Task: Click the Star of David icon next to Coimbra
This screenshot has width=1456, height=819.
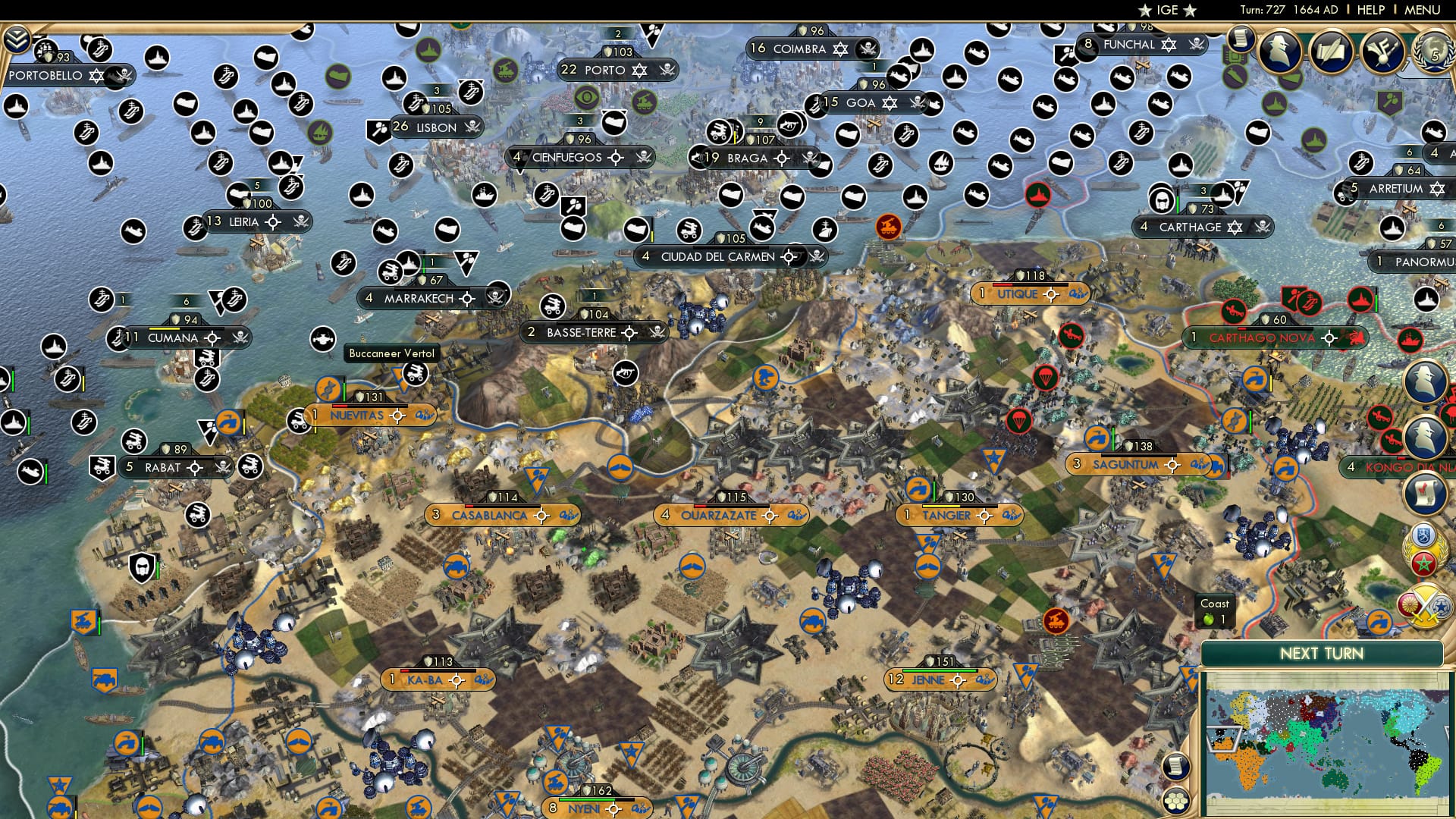Action: 840,49
